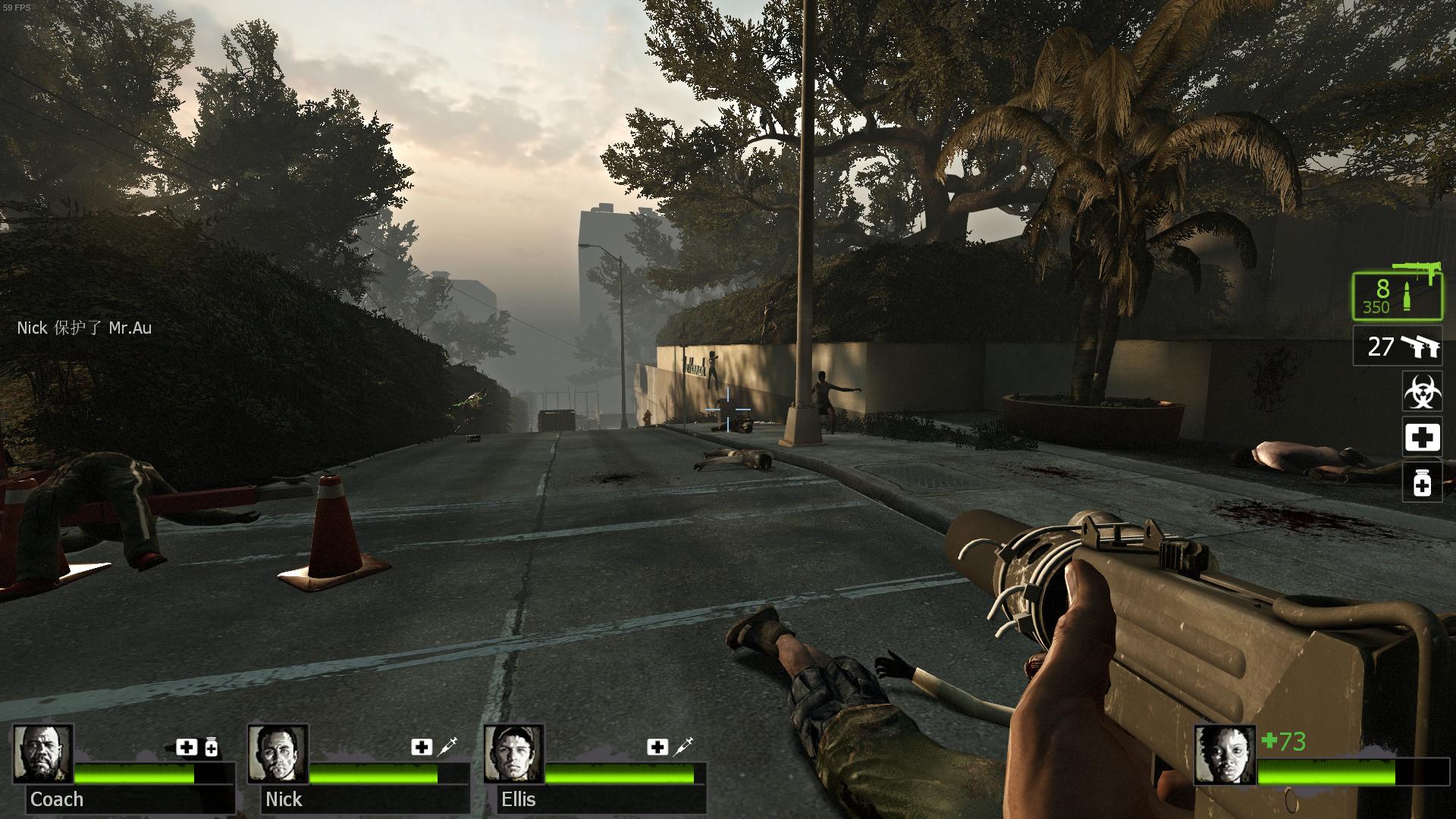Choose the bile jar biohazard slot
This screenshot has height=819, width=1456.
(x=1421, y=392)
